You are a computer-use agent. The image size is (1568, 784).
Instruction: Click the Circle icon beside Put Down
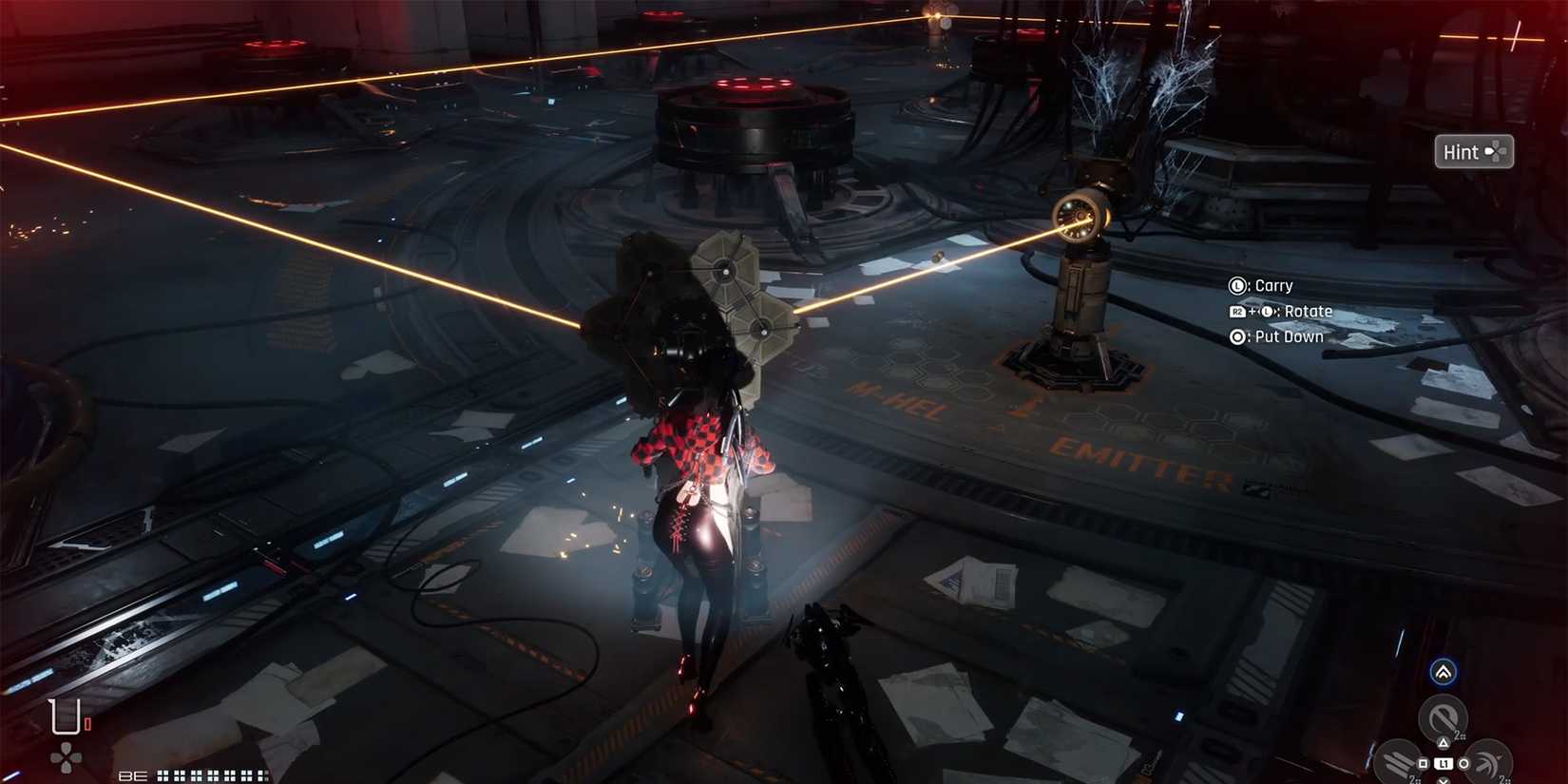(x=1237, y=337)
